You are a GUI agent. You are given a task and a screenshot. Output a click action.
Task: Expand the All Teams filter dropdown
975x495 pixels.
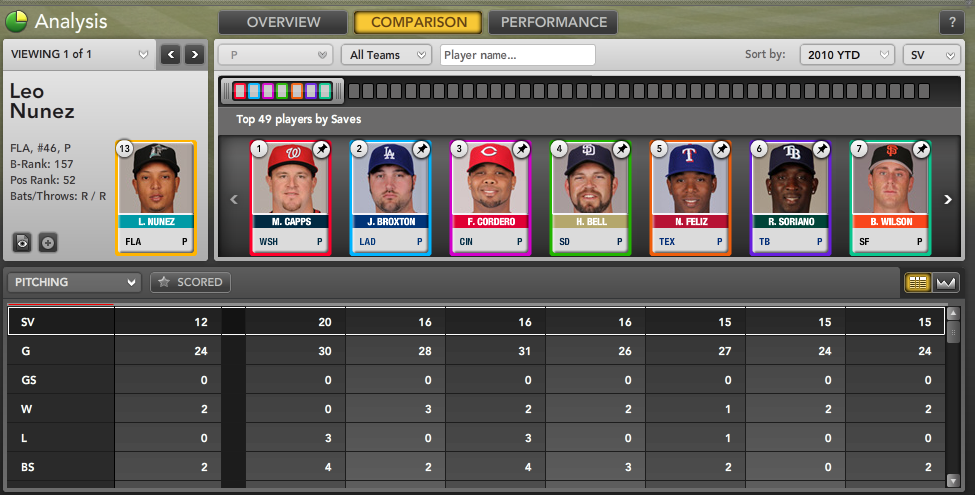click(x=386, y=55)
